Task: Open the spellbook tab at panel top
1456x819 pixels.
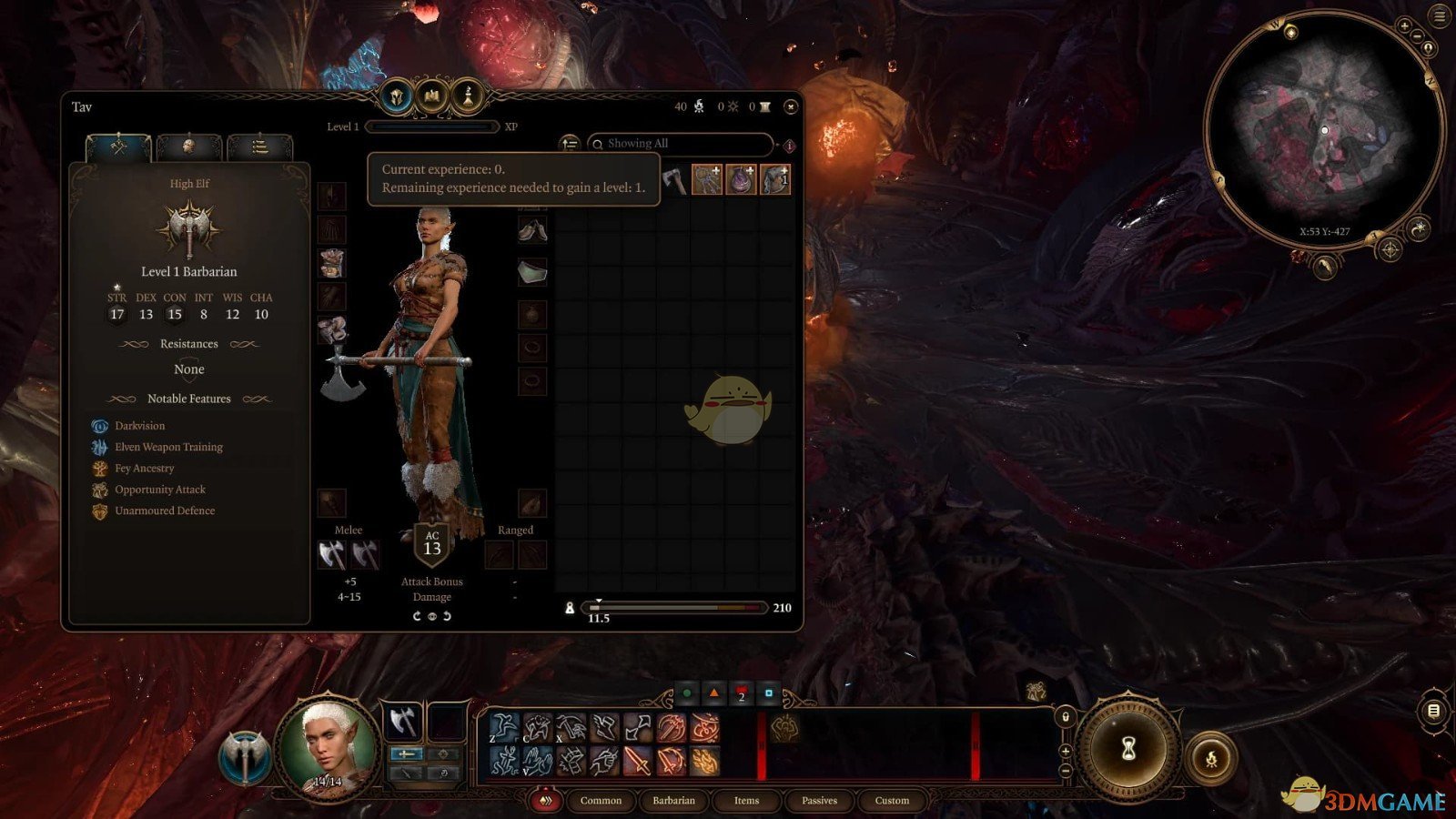Action: (x=432, y=96)
